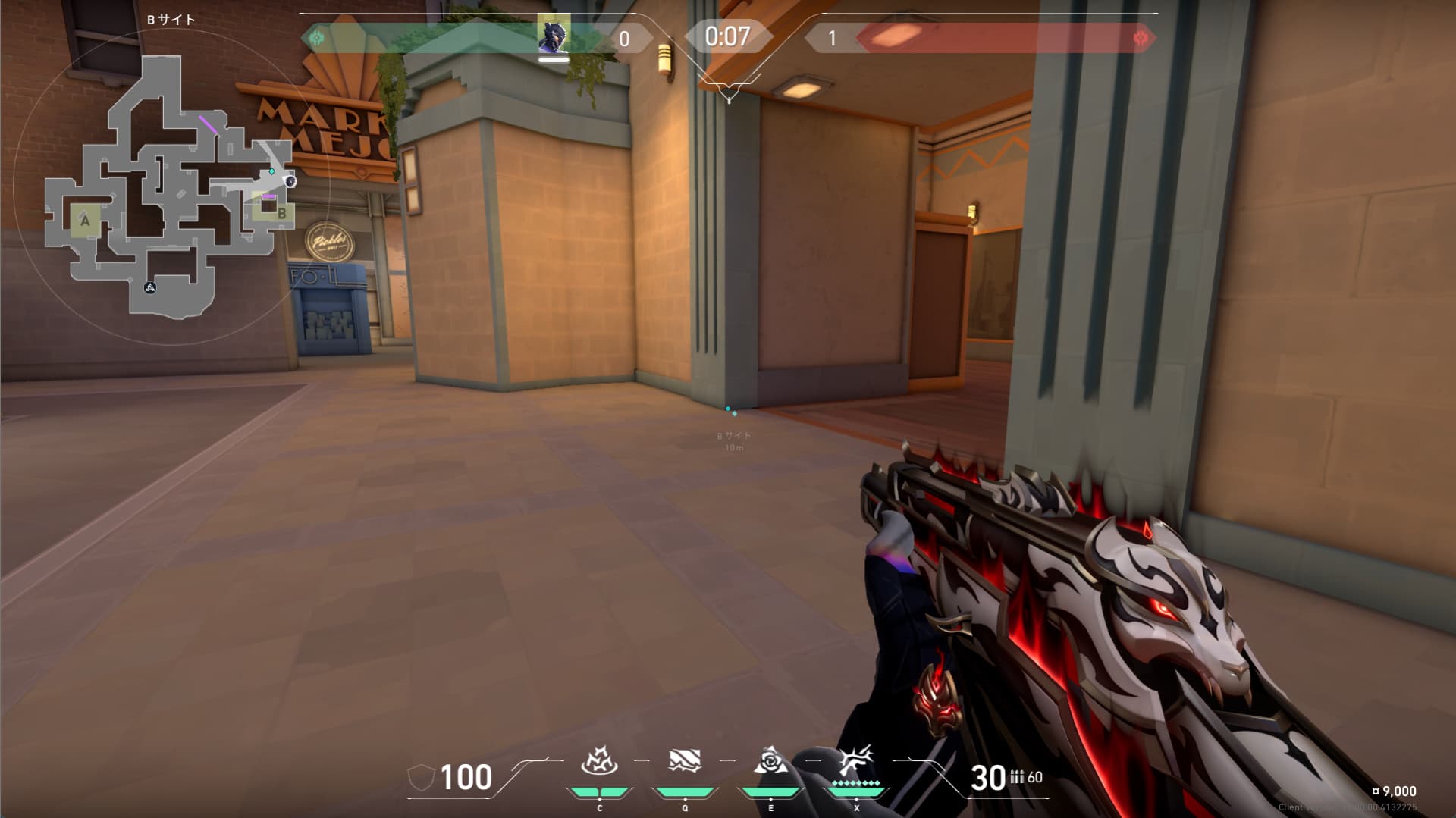The image size is (1456, 818).
Task: Click the shield armor icon
Action: (421, 778)
